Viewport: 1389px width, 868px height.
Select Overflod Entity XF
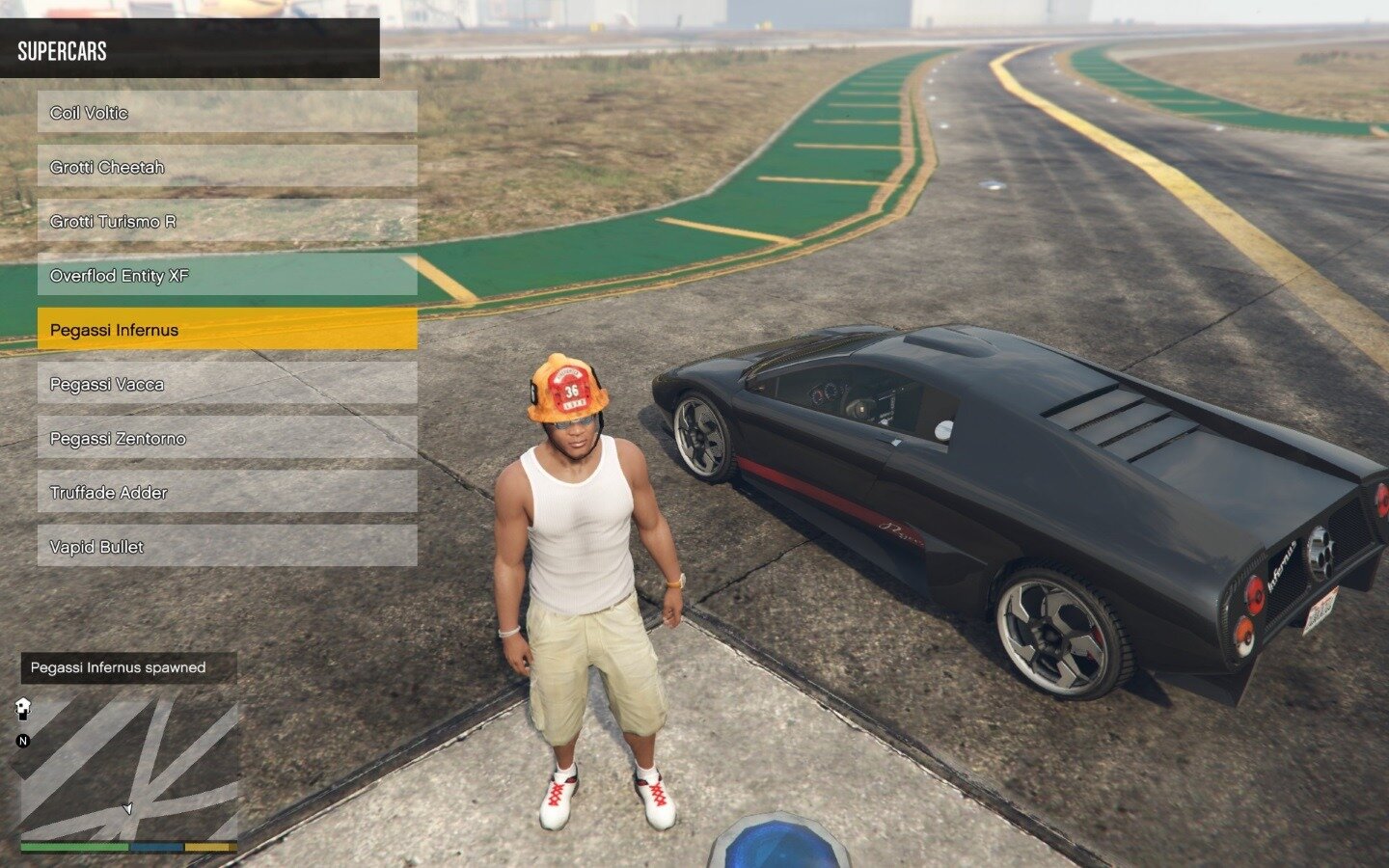[x=227, y=275]
